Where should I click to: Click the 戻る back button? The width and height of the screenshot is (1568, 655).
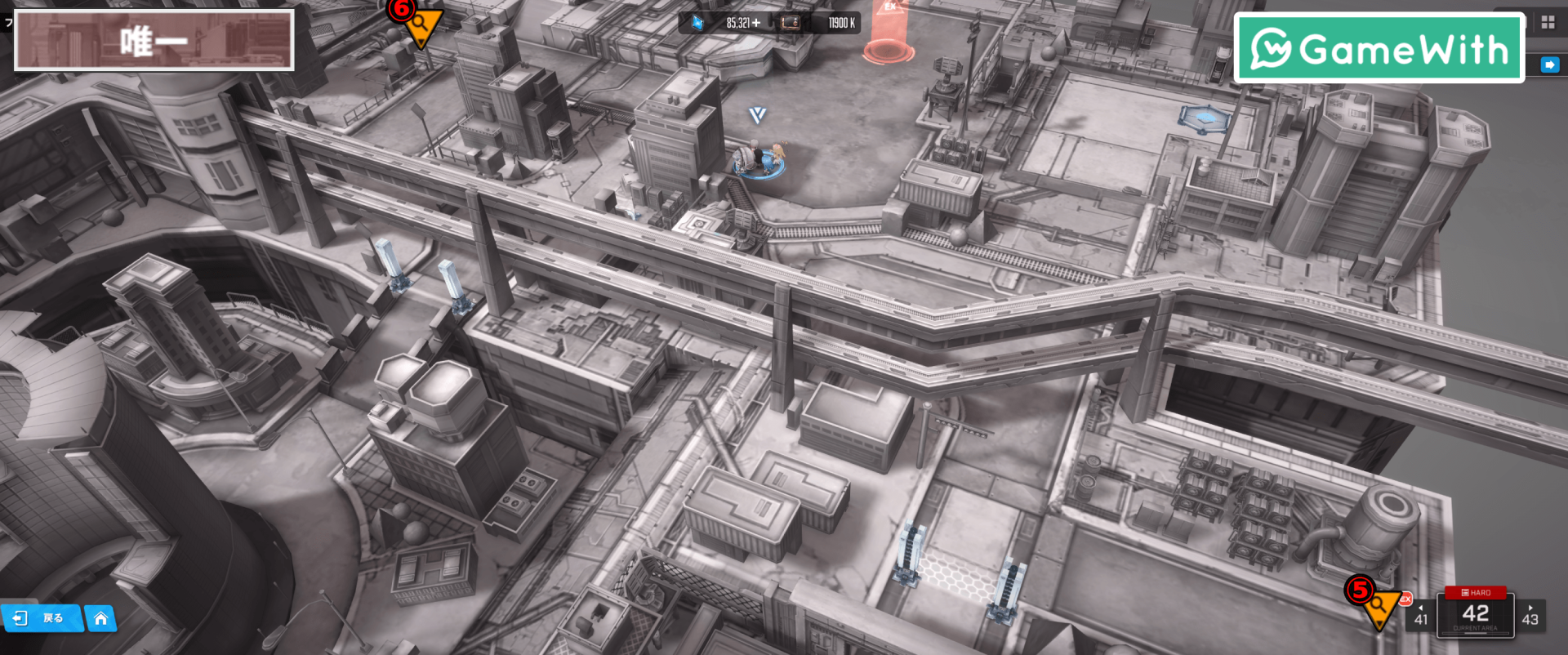[x=42, y=618]
